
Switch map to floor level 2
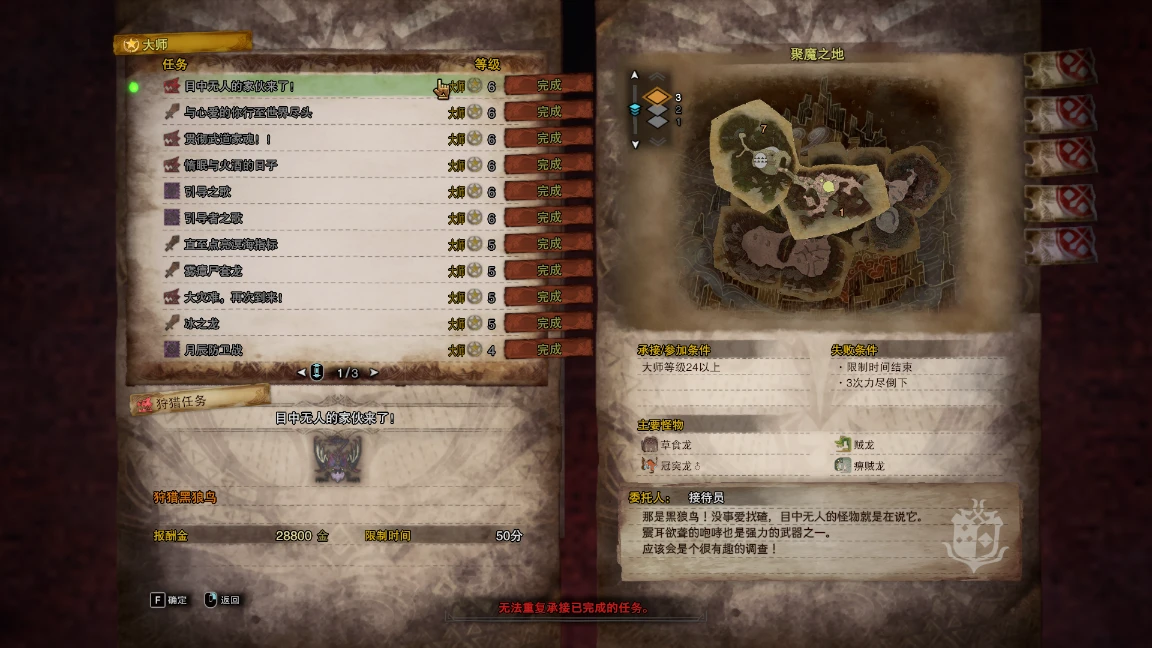(x=656, y=109)
